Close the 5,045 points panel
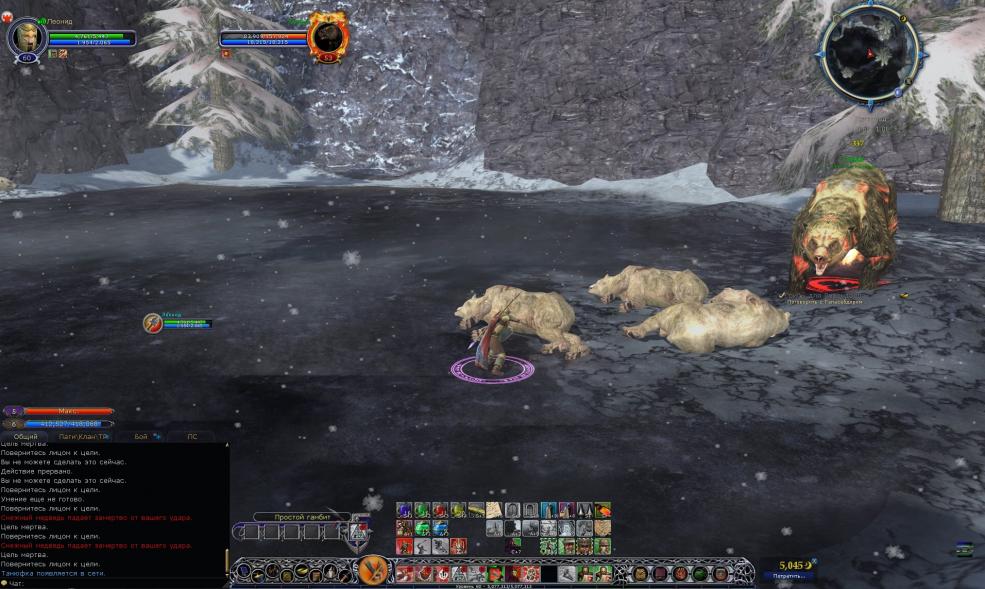 [813, 562]
